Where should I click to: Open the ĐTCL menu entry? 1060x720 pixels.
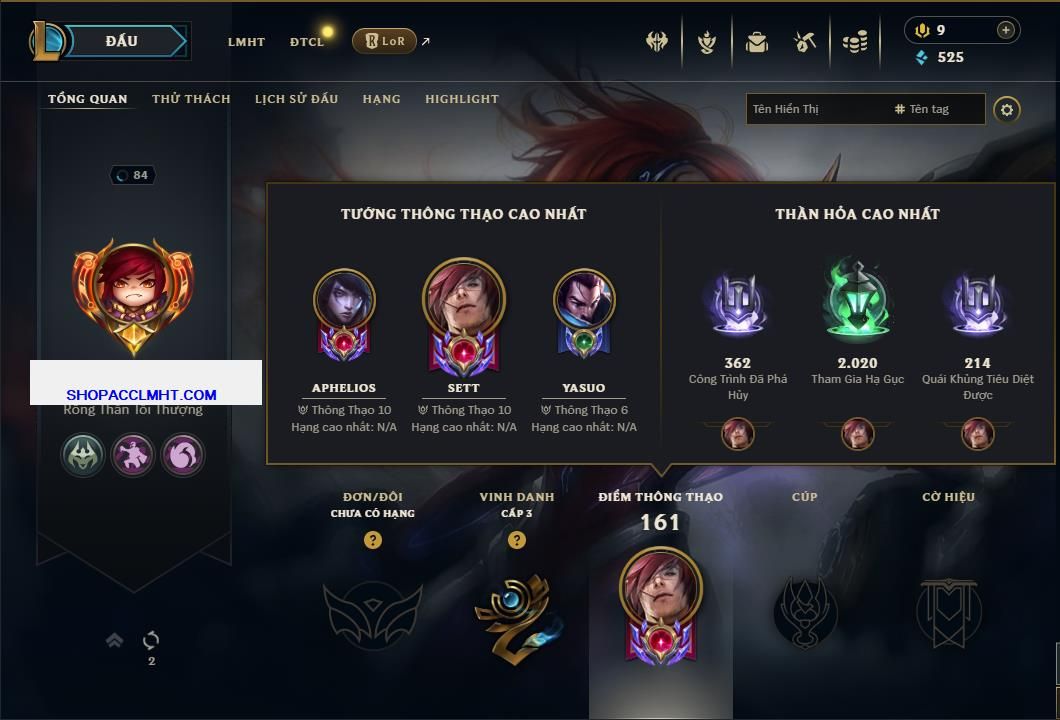[x=307, y=42]
